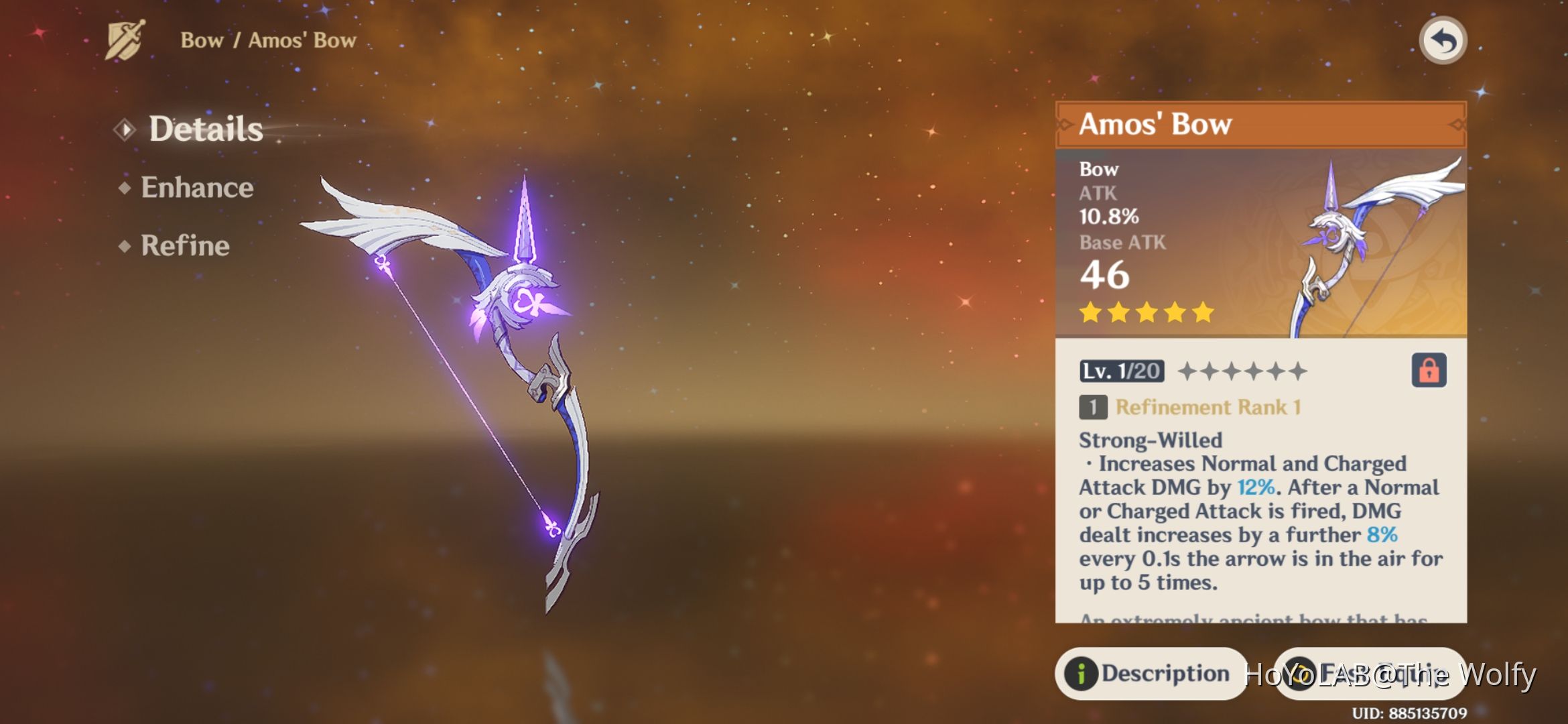Click the back arrow in the top right
This screenshot has width=1568, height=724.
1442,40
